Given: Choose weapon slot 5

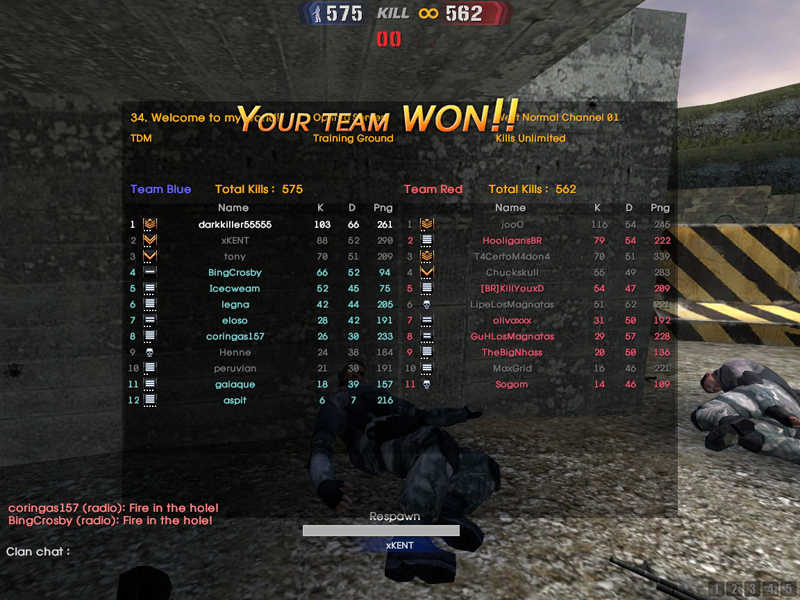Looking at the screenshot, I should 786,588.
